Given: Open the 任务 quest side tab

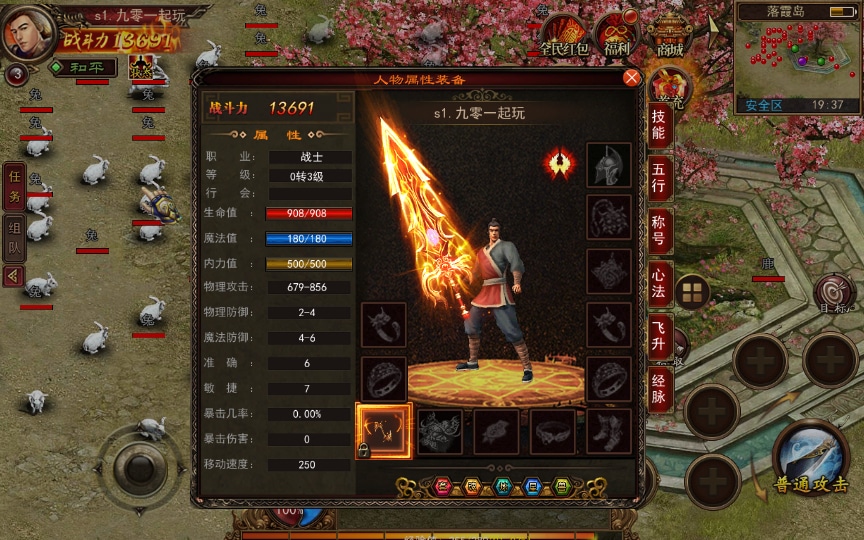Looking at the screenshot, I should [14, 185].
